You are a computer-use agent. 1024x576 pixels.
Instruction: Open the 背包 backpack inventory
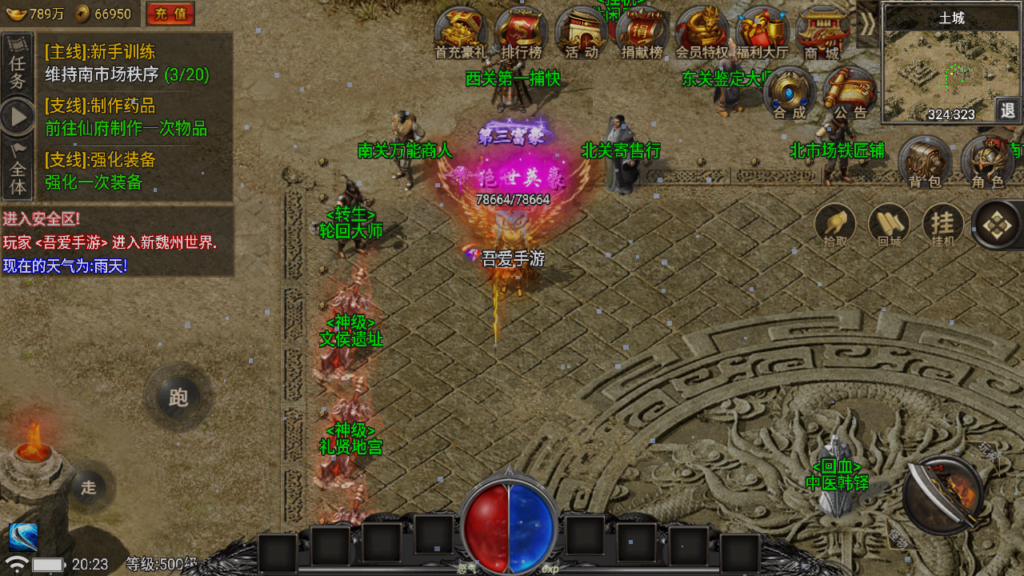coord(925,162)
